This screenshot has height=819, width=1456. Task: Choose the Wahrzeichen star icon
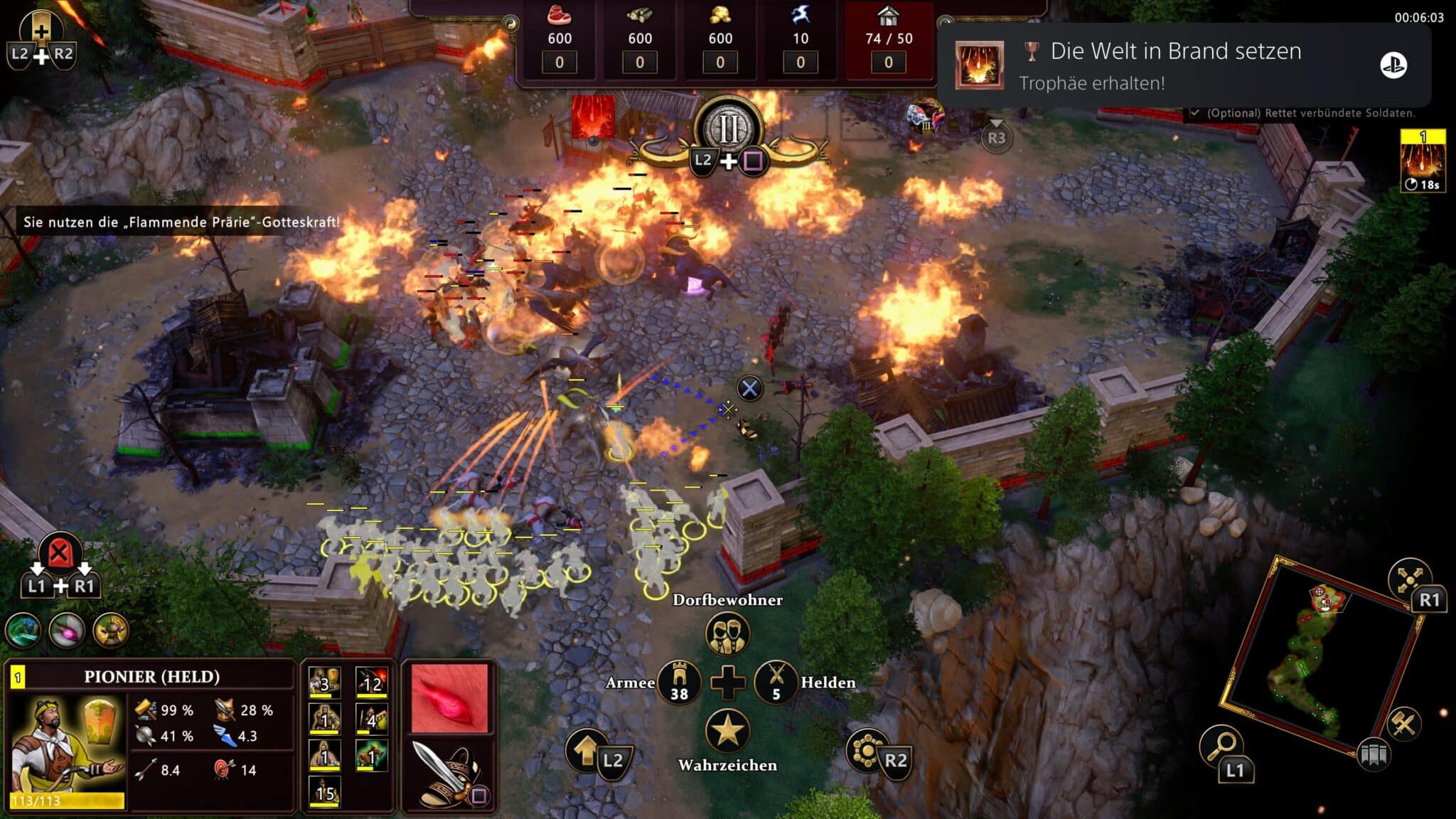point(727,730)
